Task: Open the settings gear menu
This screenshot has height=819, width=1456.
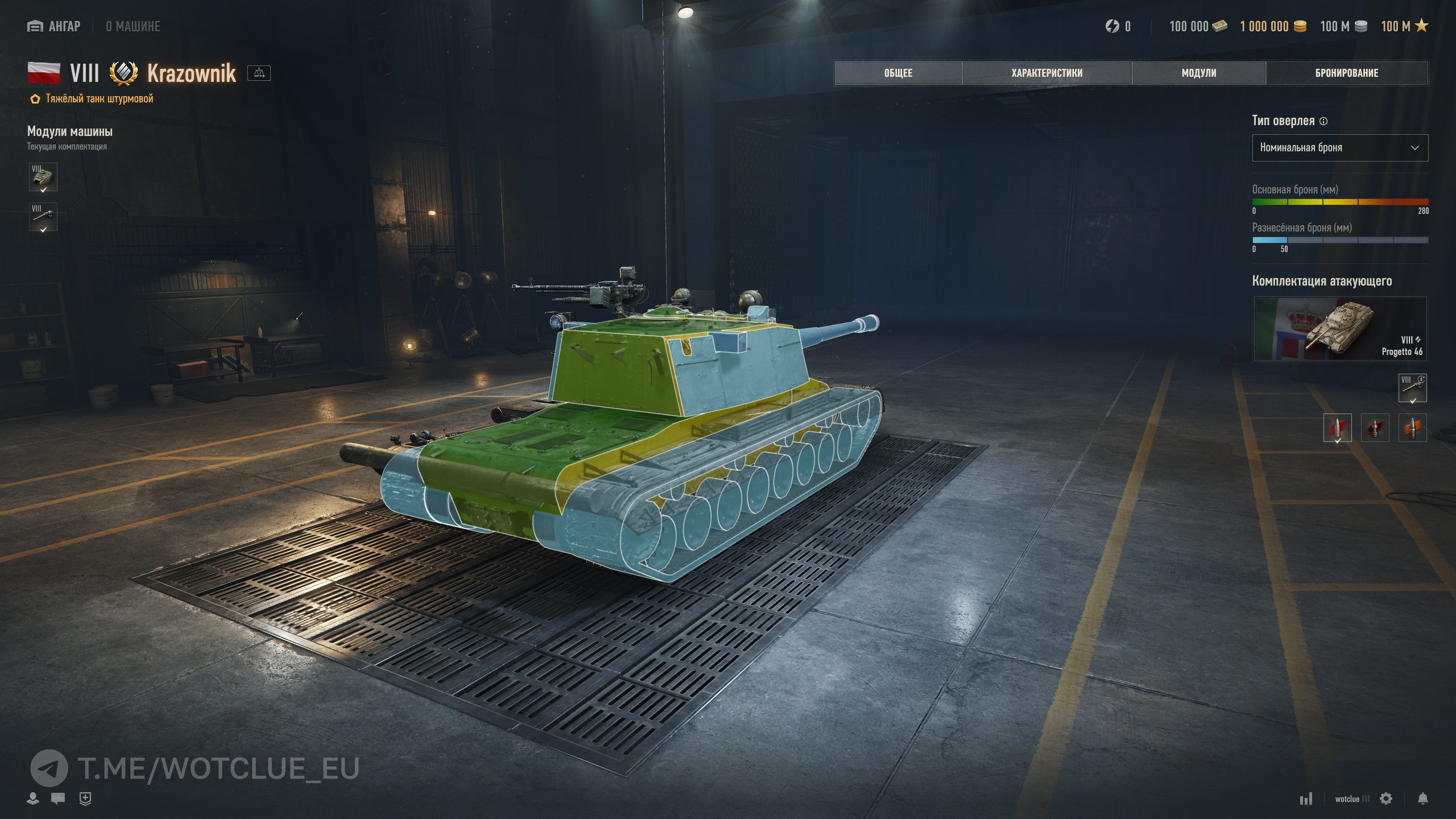Action: tap(1386, 799)
